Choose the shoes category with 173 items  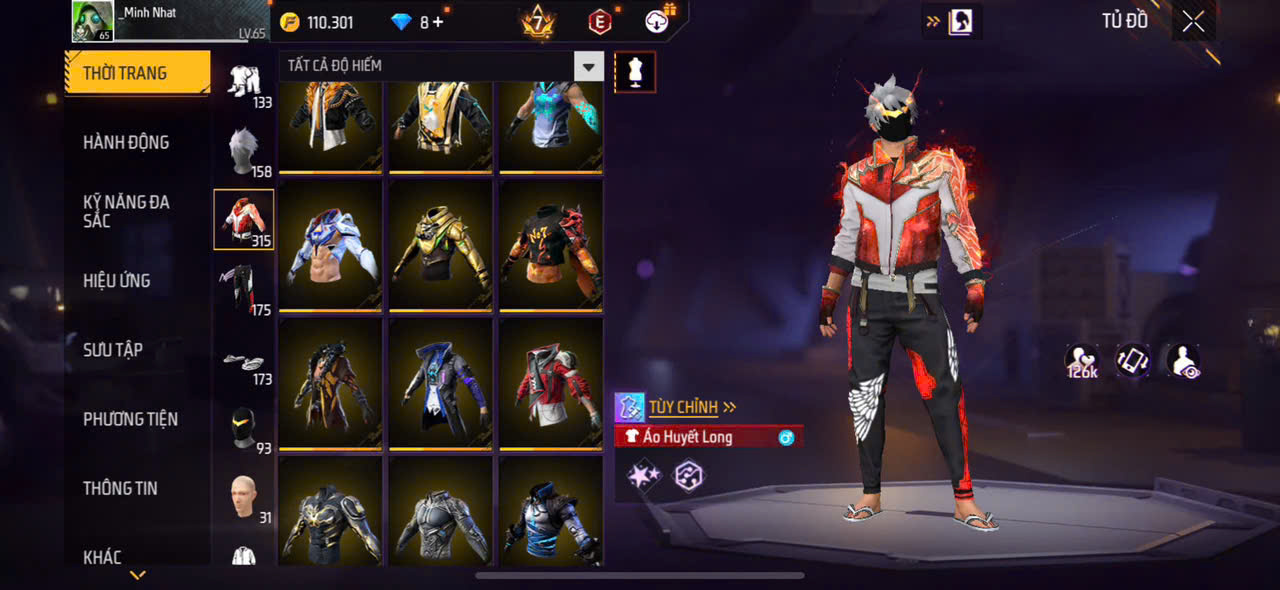click(243, 364)
